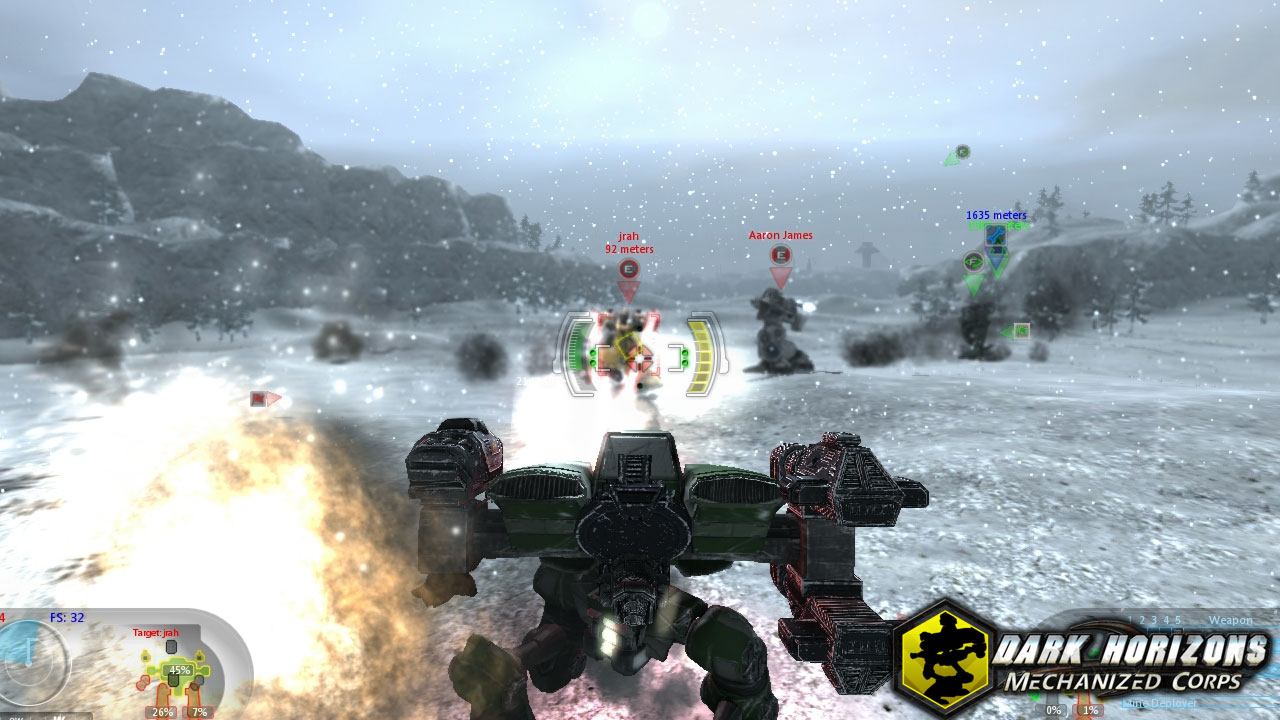1280x720 pixels.
Task: Select the green faction icon above teammate marker
Action: [961, 150]
